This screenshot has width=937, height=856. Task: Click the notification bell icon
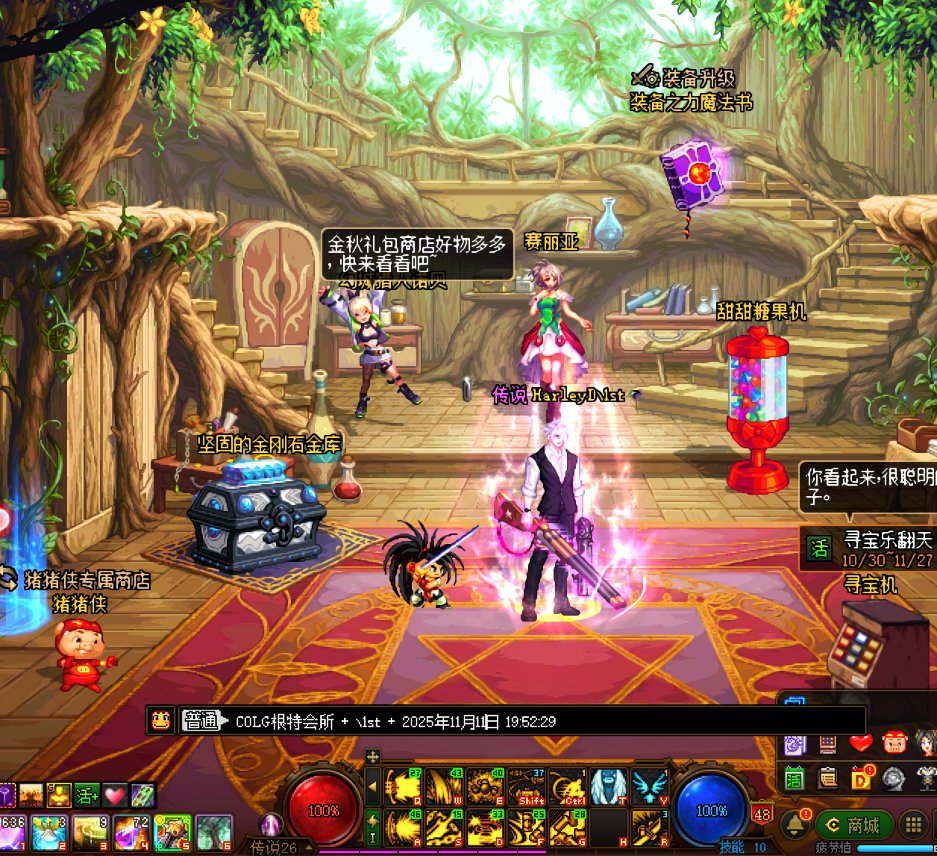(x=795, y=825)
